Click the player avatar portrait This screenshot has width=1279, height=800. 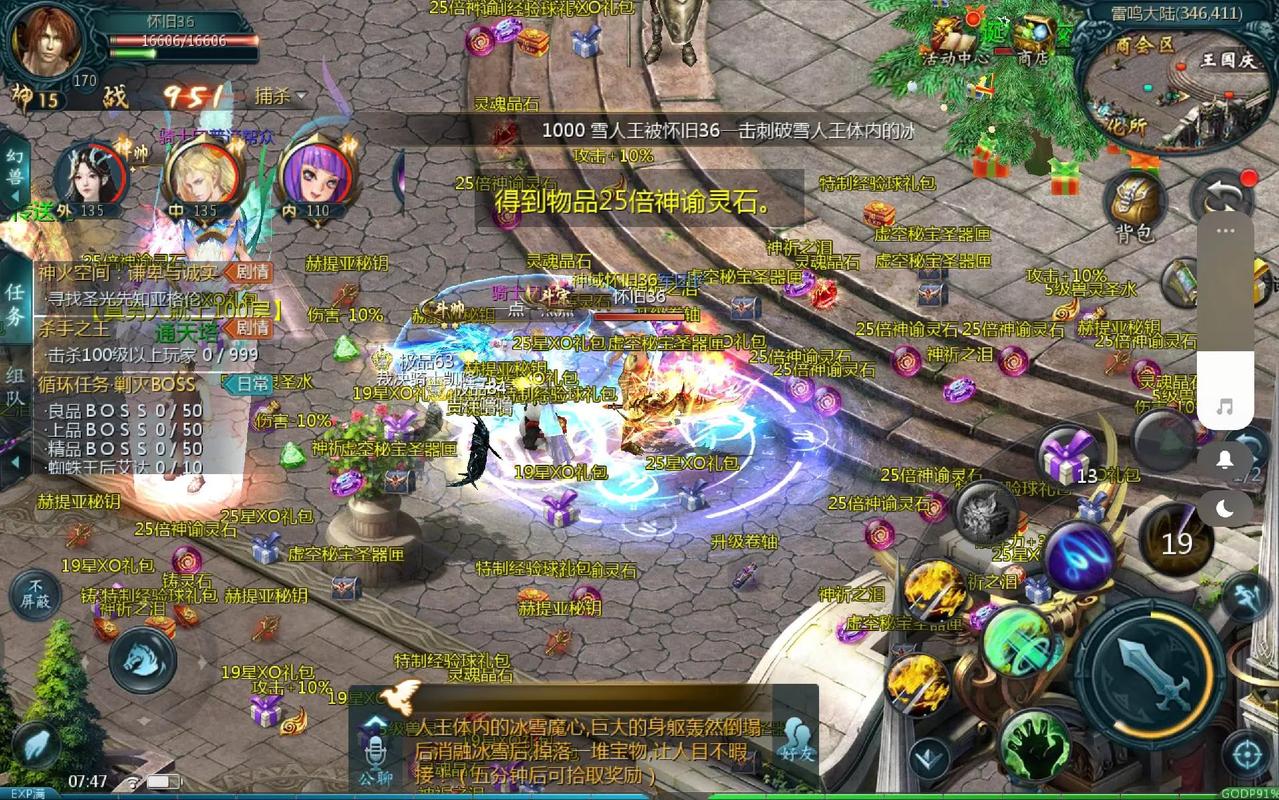point(48,40)
